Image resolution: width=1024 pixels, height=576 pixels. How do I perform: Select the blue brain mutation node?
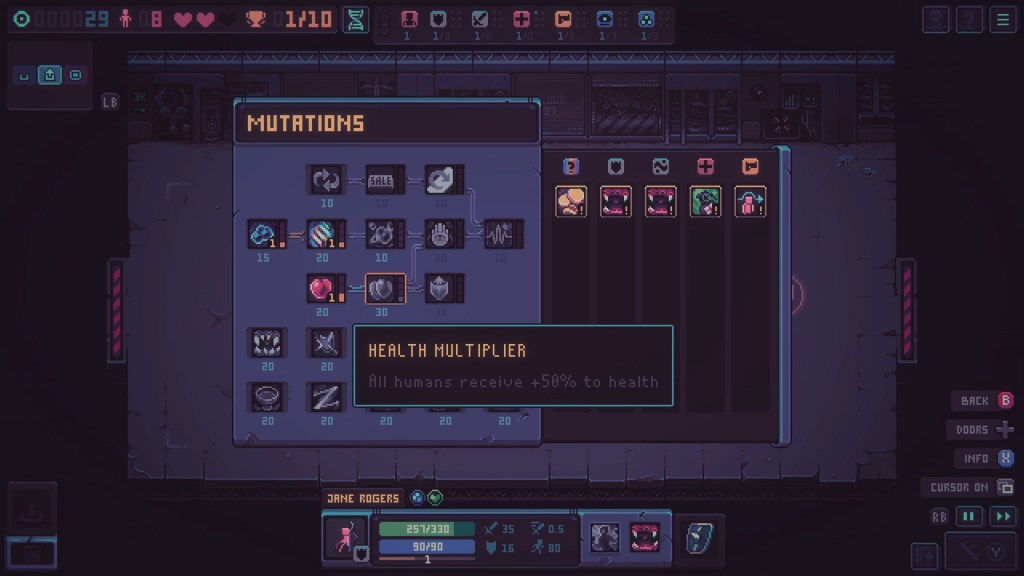click(x=265, y=235)
